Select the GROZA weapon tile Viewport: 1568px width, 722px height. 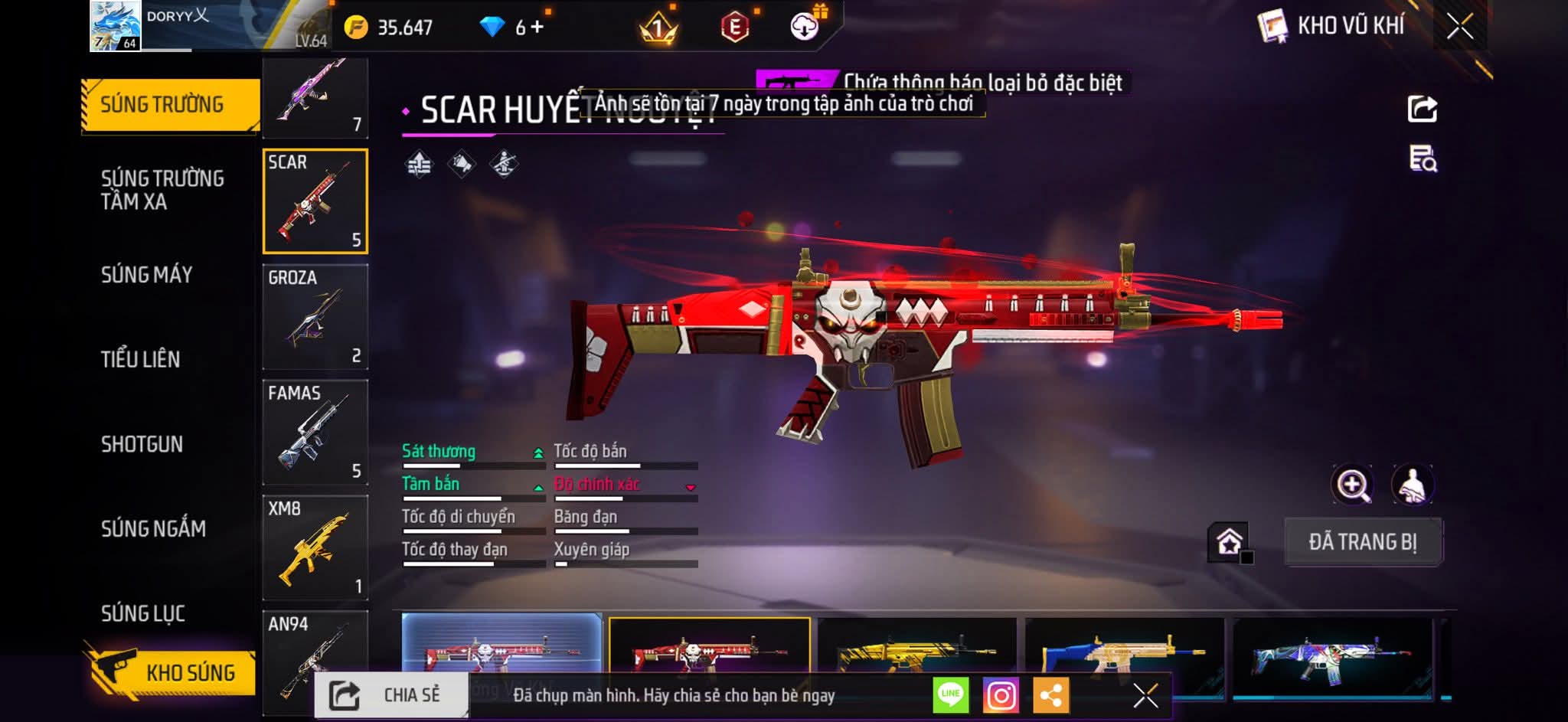(315, 317)
